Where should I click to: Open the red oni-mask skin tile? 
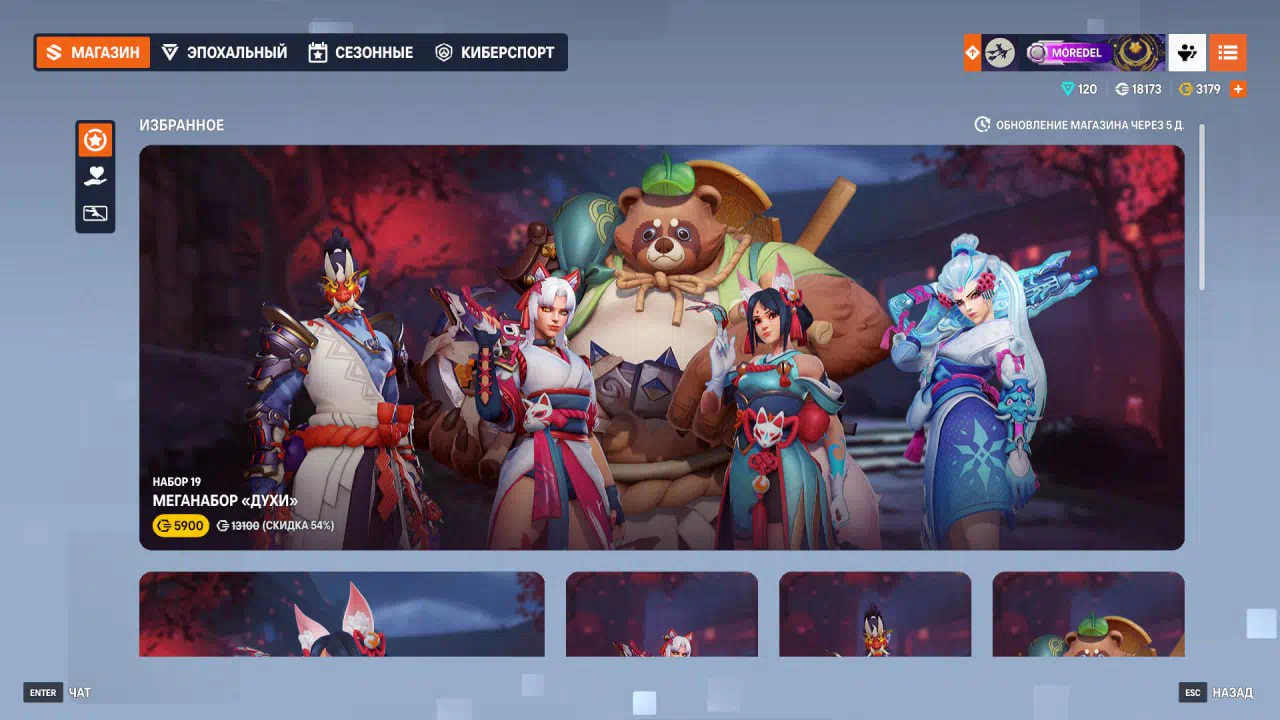(874, 614)
